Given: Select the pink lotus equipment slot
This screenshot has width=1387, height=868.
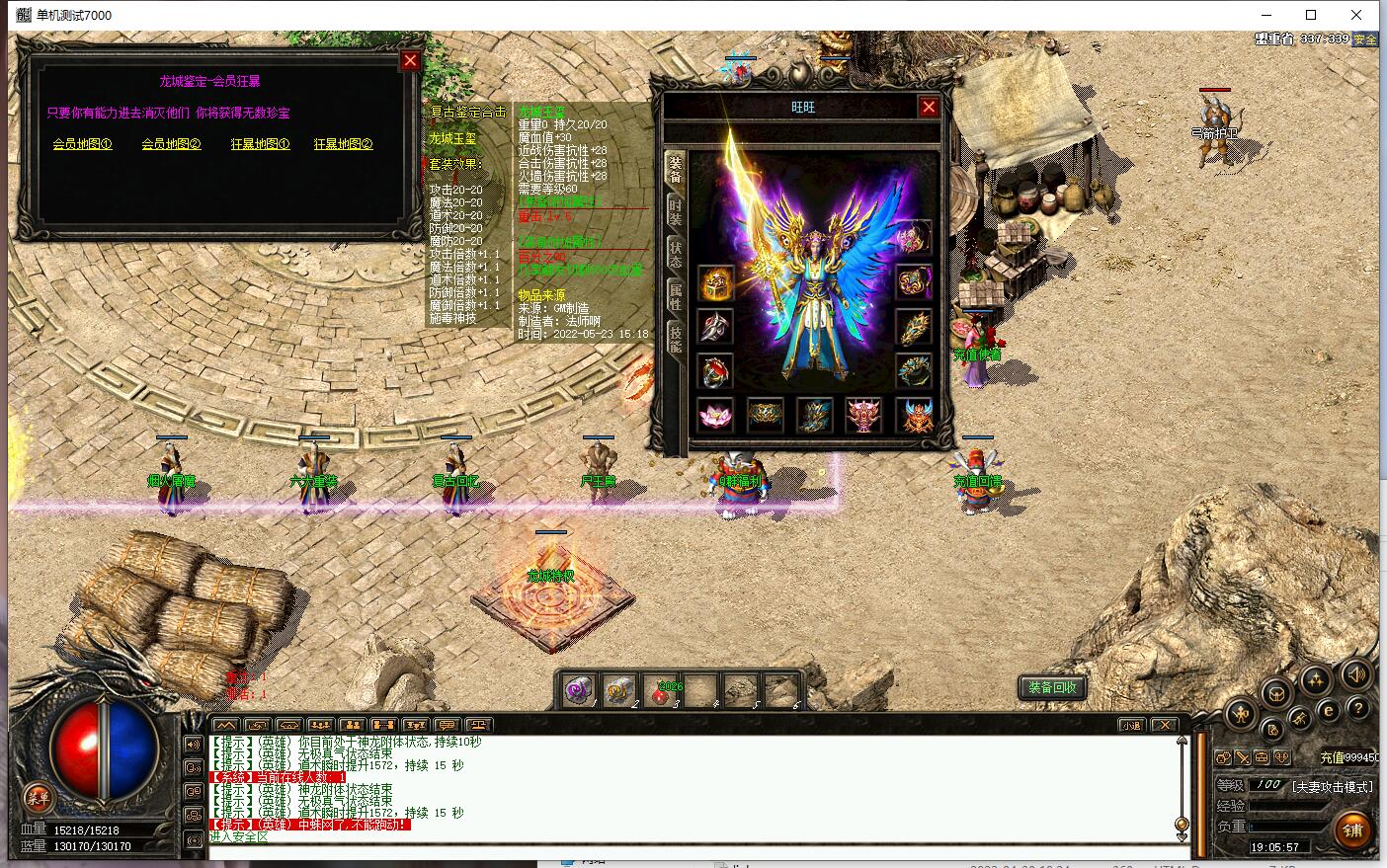Looking at the screenshot, I should (713, 416).
